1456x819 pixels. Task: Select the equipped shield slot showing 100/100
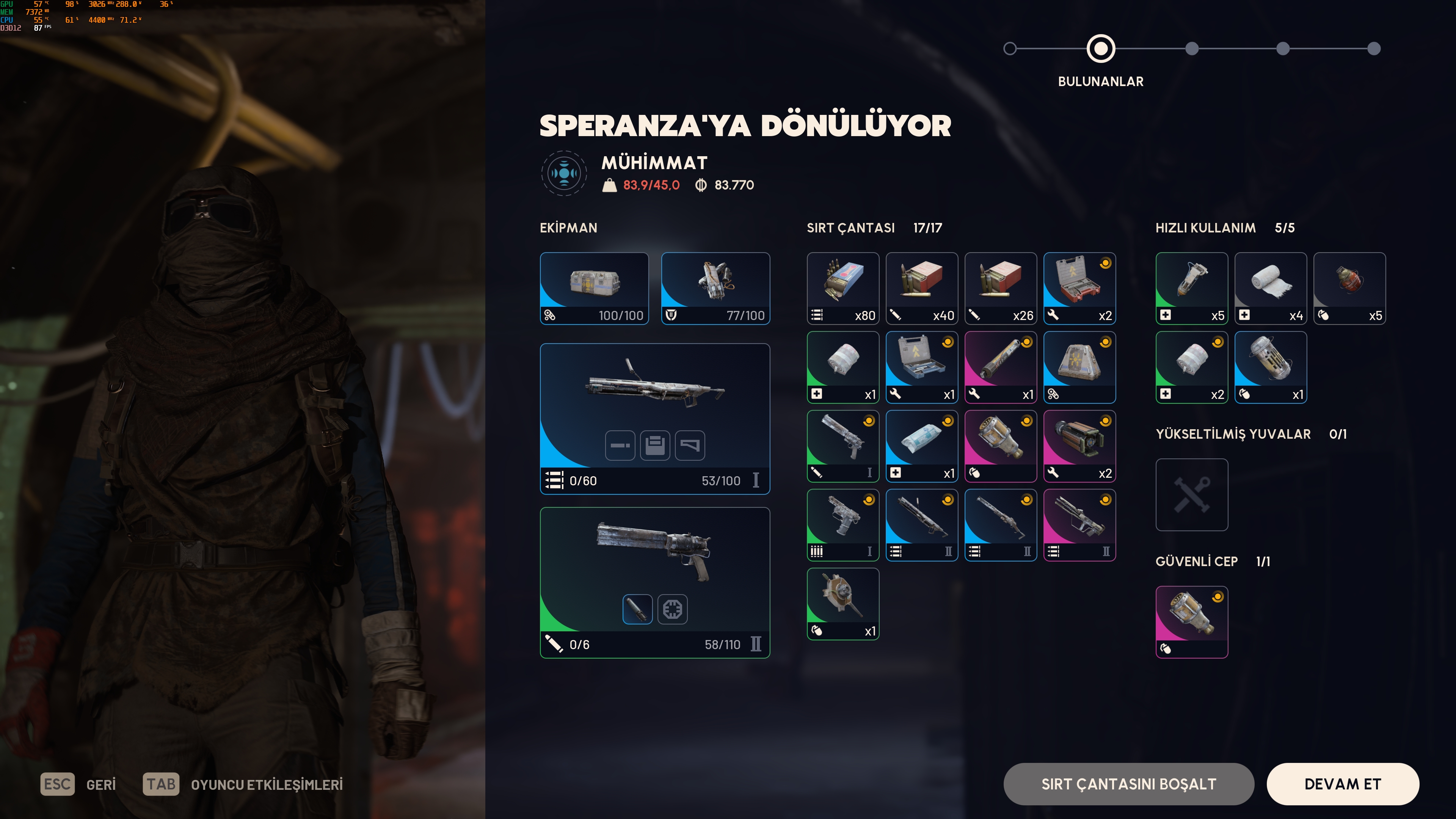(594, 288)
